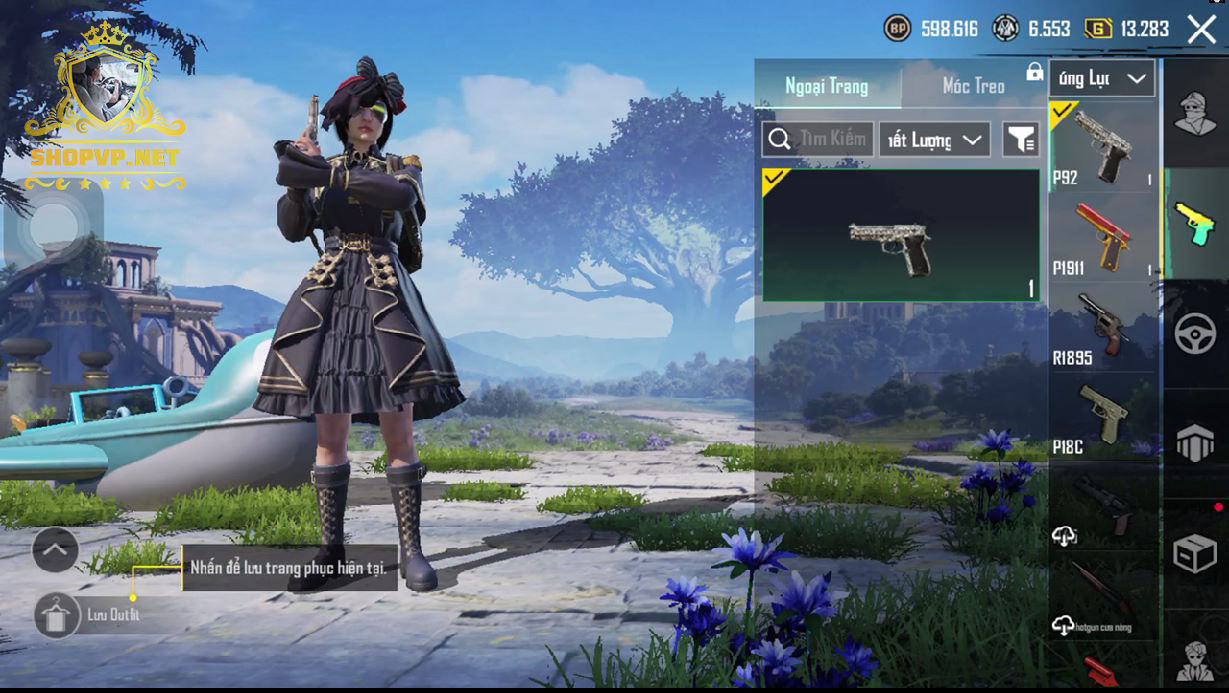1229x693 pixels.
Task: Expand the weapon type dropdown above P92
Action: pyautogui.click(x=1101, y=79)
